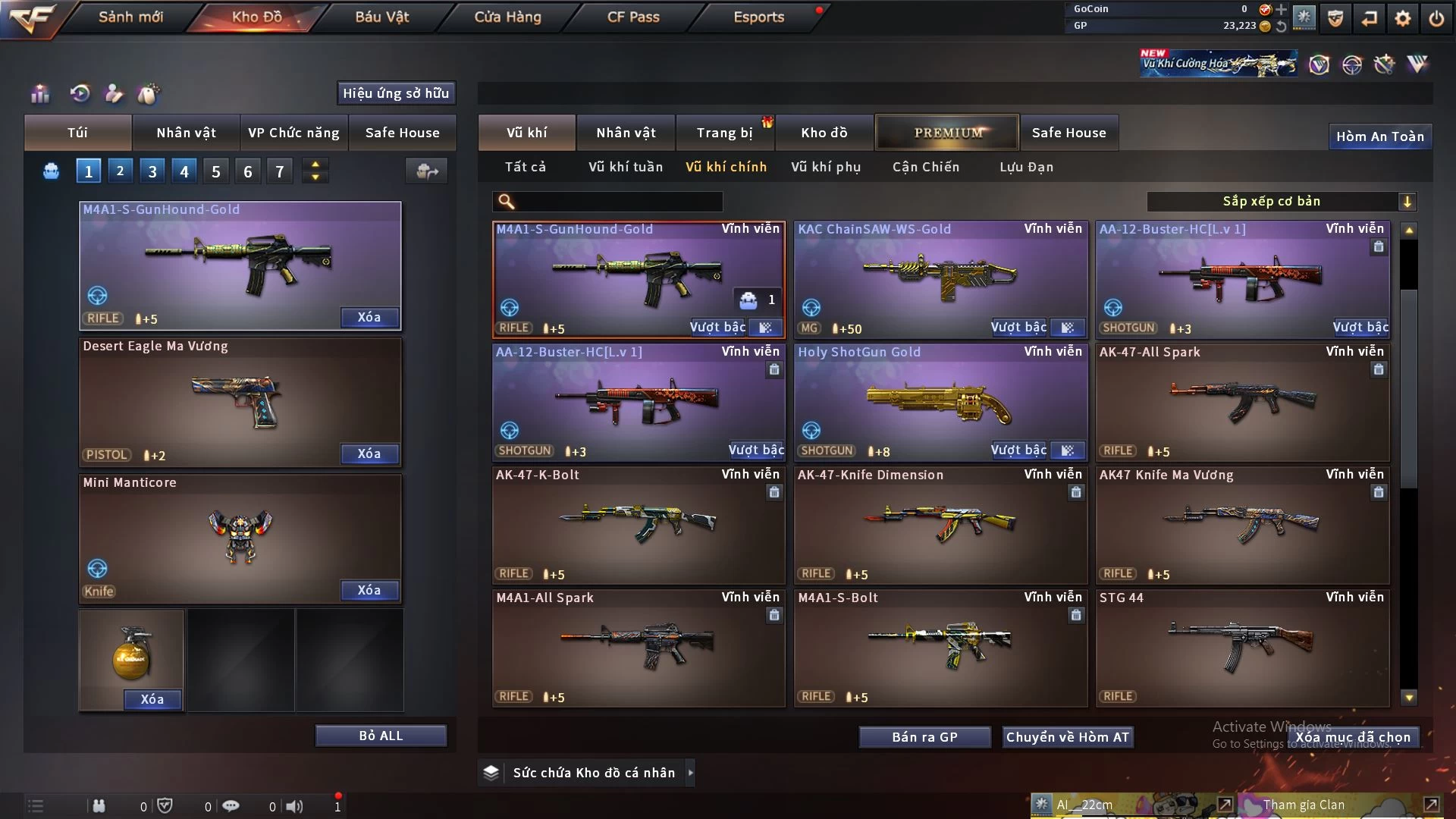Click the Bỏ ALL button
1456x819 pixels.
click(381, 736)
